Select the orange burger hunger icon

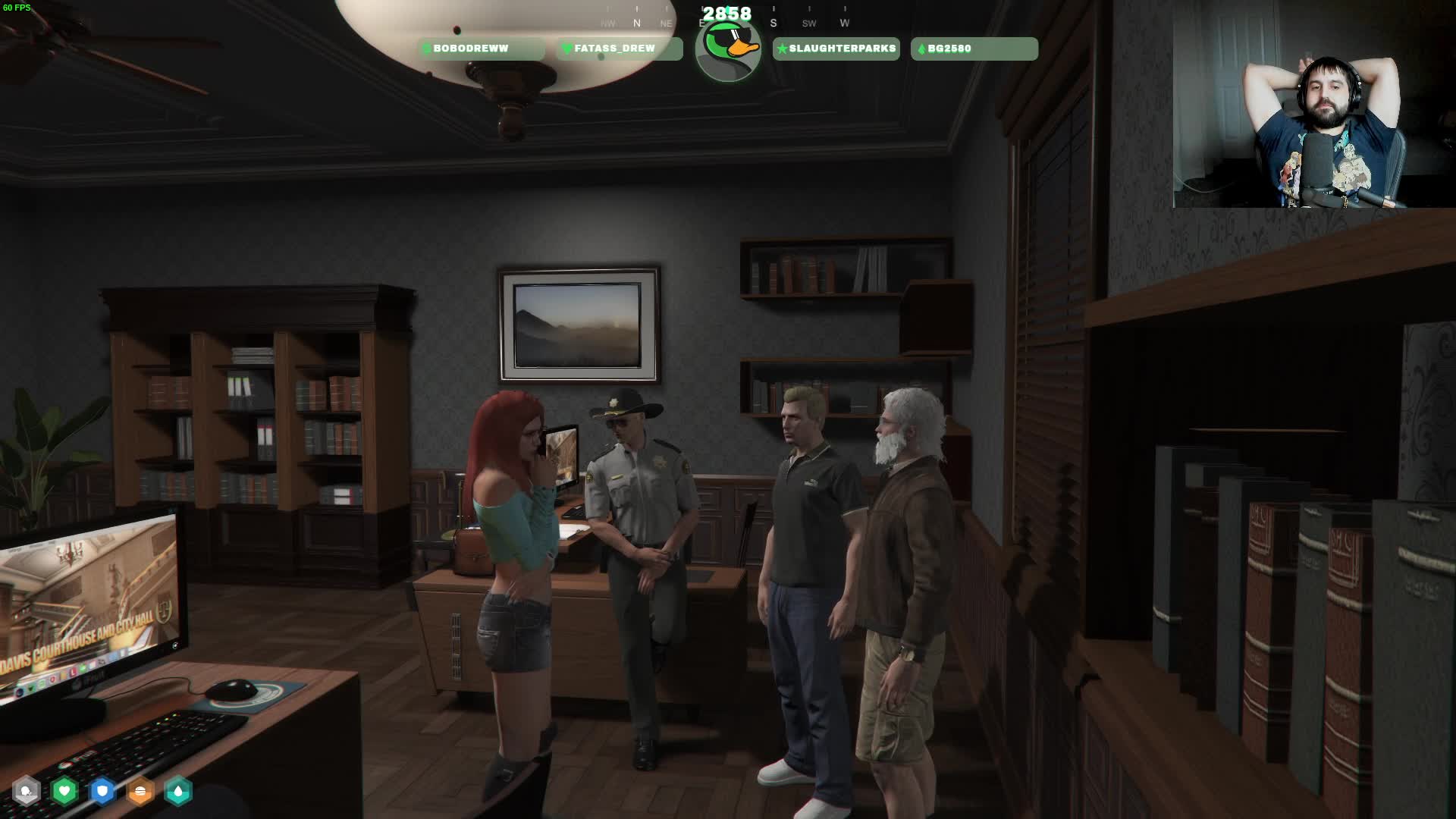(140, 792)
